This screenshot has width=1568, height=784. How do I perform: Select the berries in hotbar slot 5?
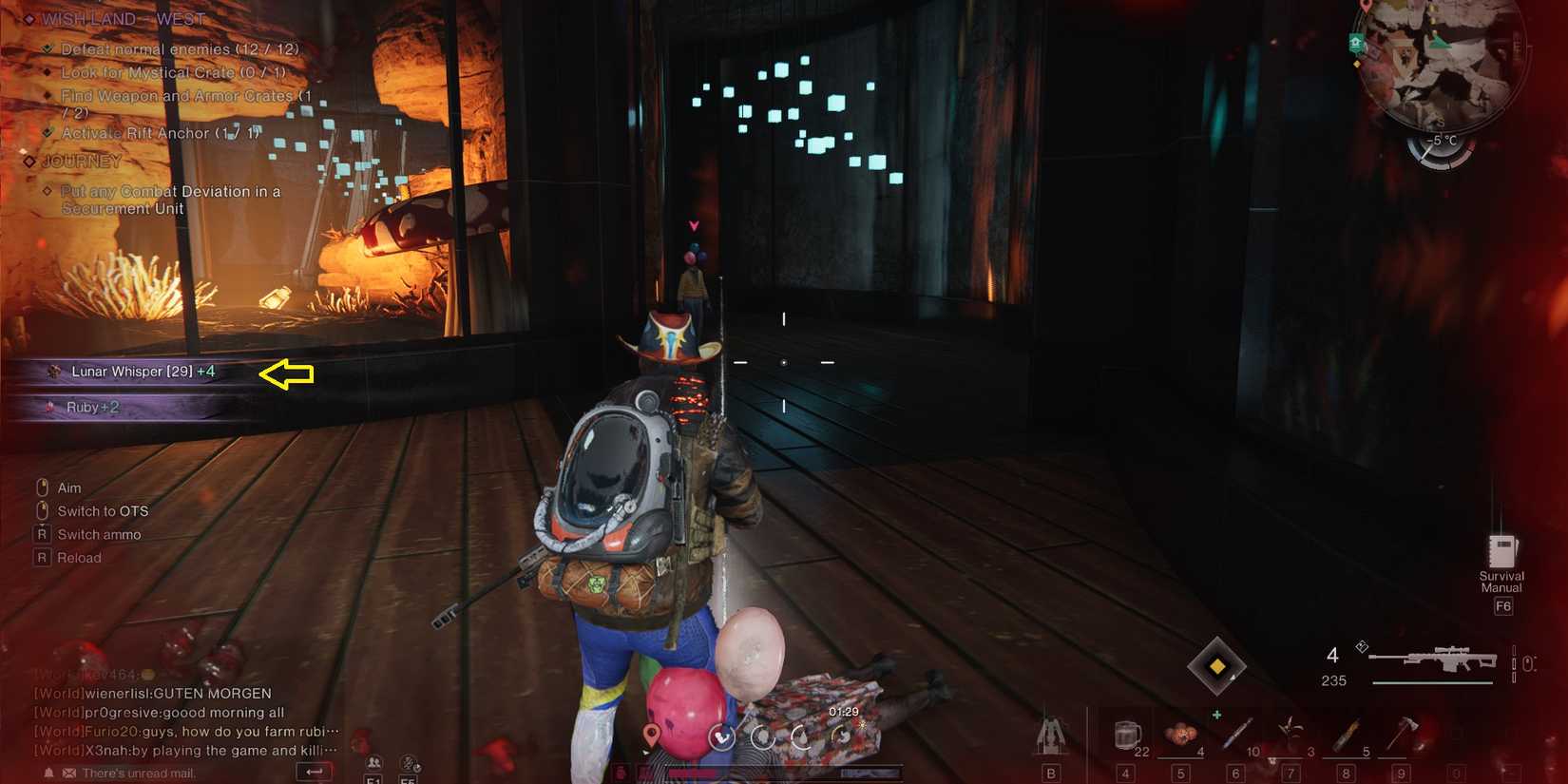point(1181,734)
